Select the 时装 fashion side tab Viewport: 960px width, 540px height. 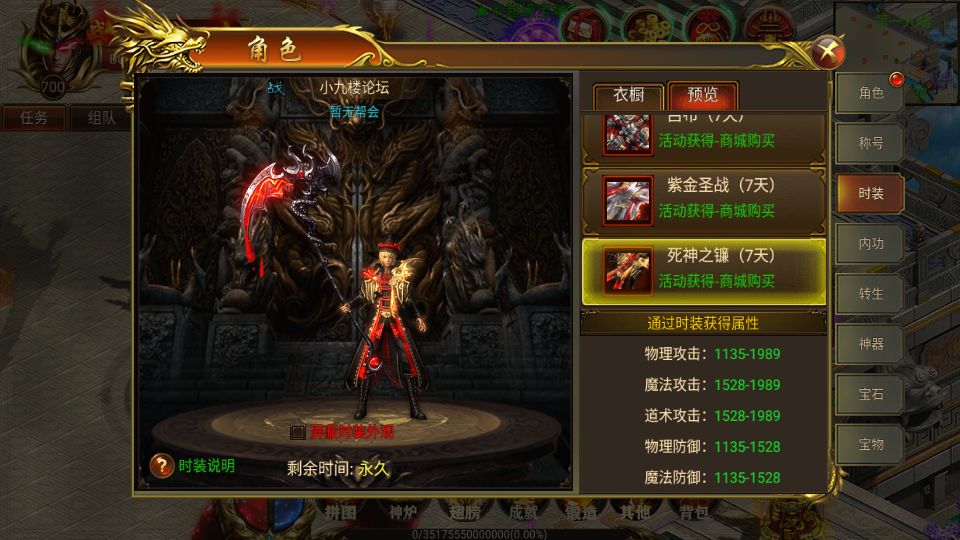click(x=871, y=193)
